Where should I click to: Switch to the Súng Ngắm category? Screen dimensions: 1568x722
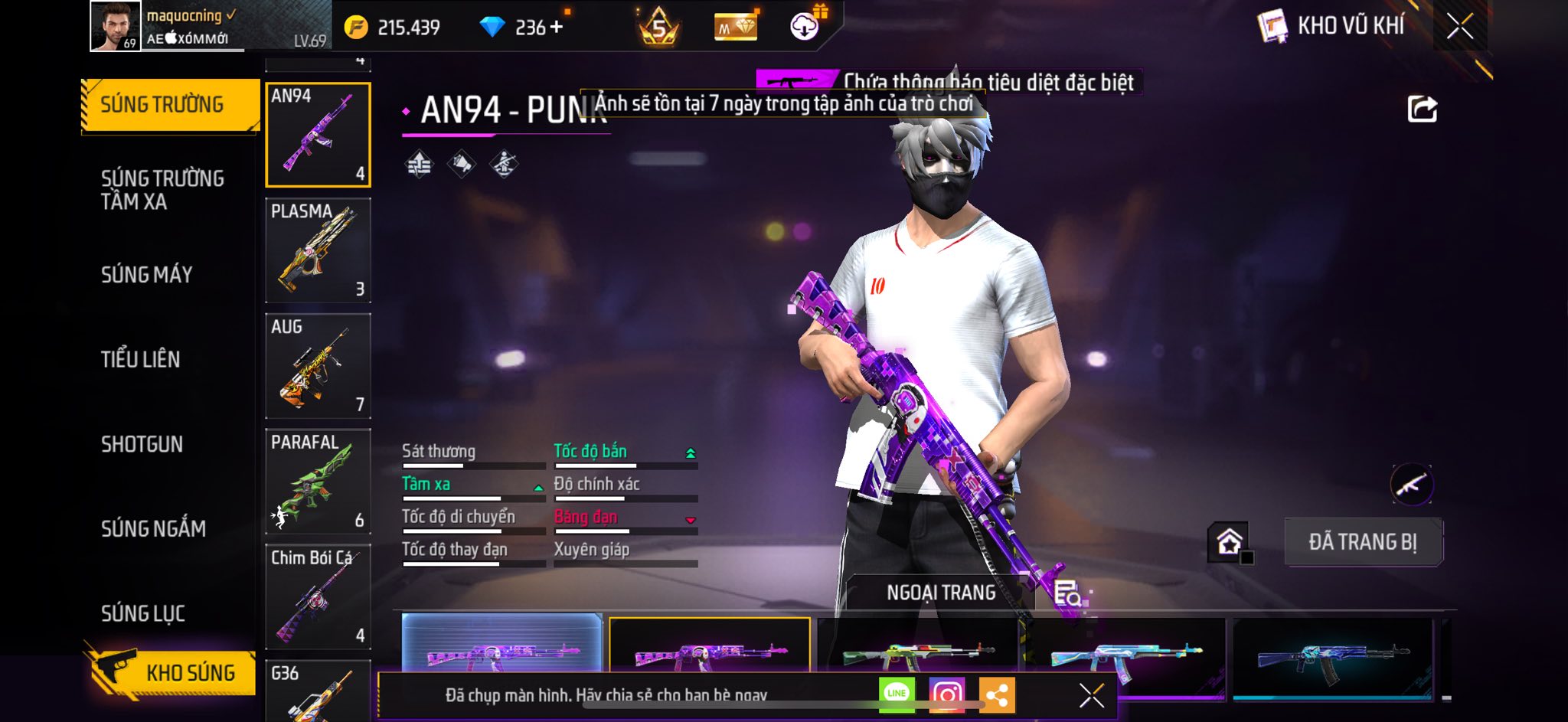coord(153,528)
